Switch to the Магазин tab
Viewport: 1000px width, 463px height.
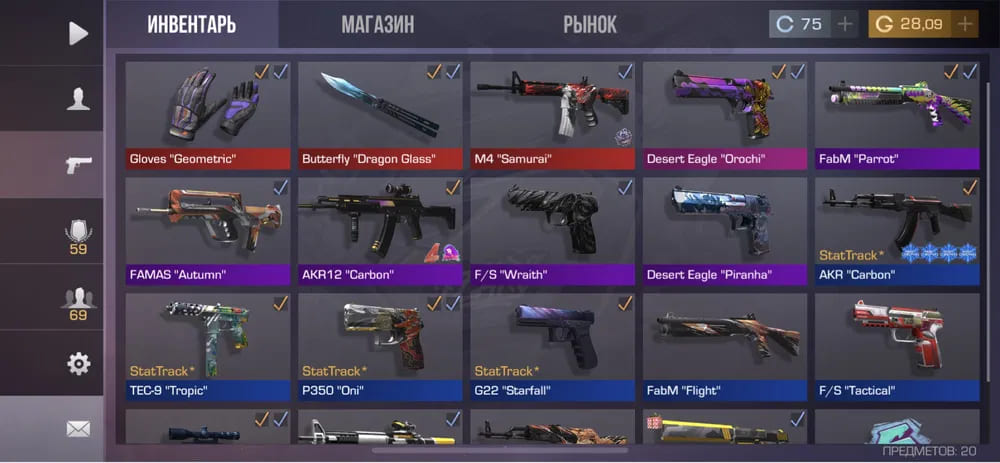point(377,24)
